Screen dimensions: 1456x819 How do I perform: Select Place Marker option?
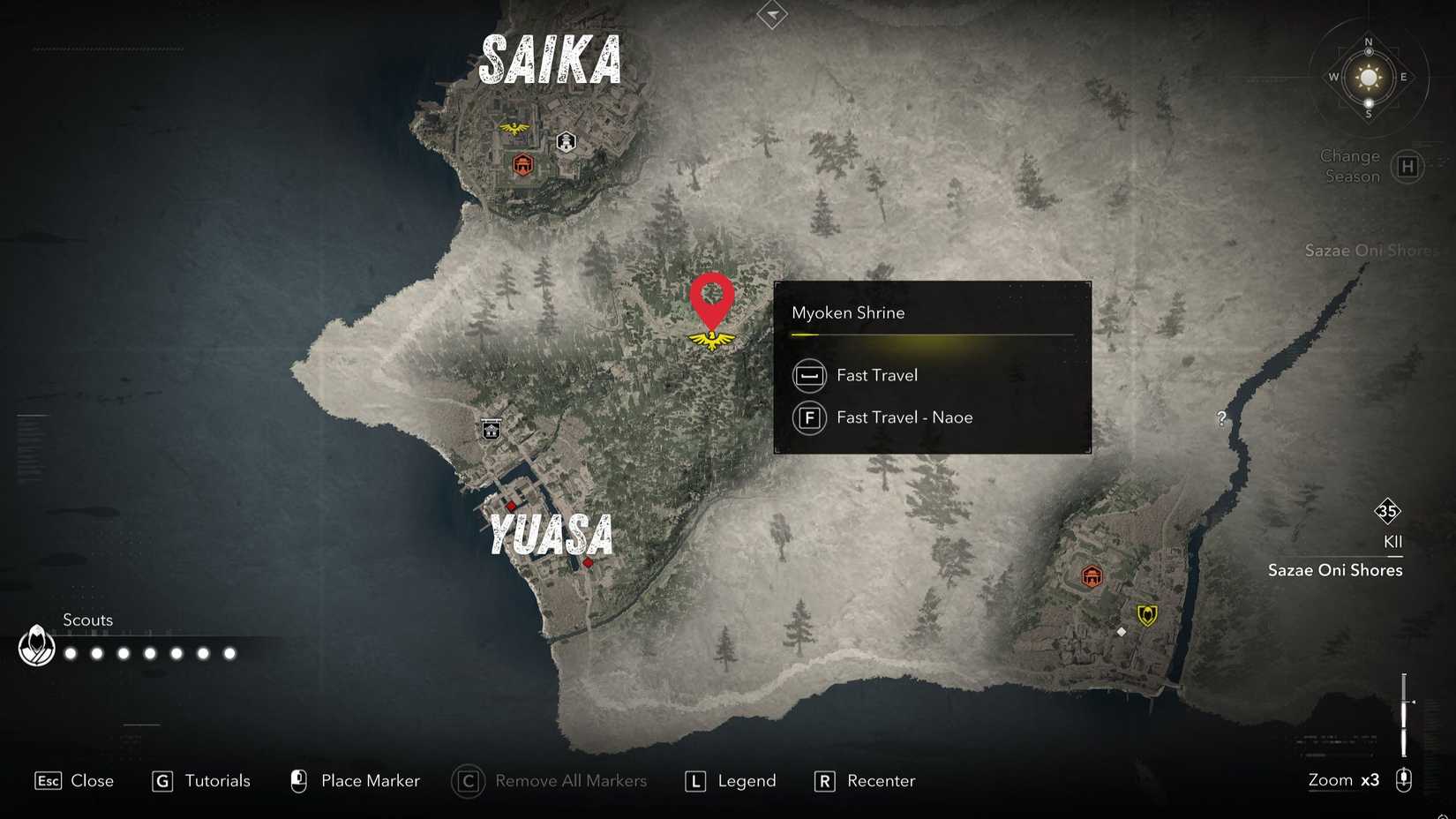tap(371, 781)
